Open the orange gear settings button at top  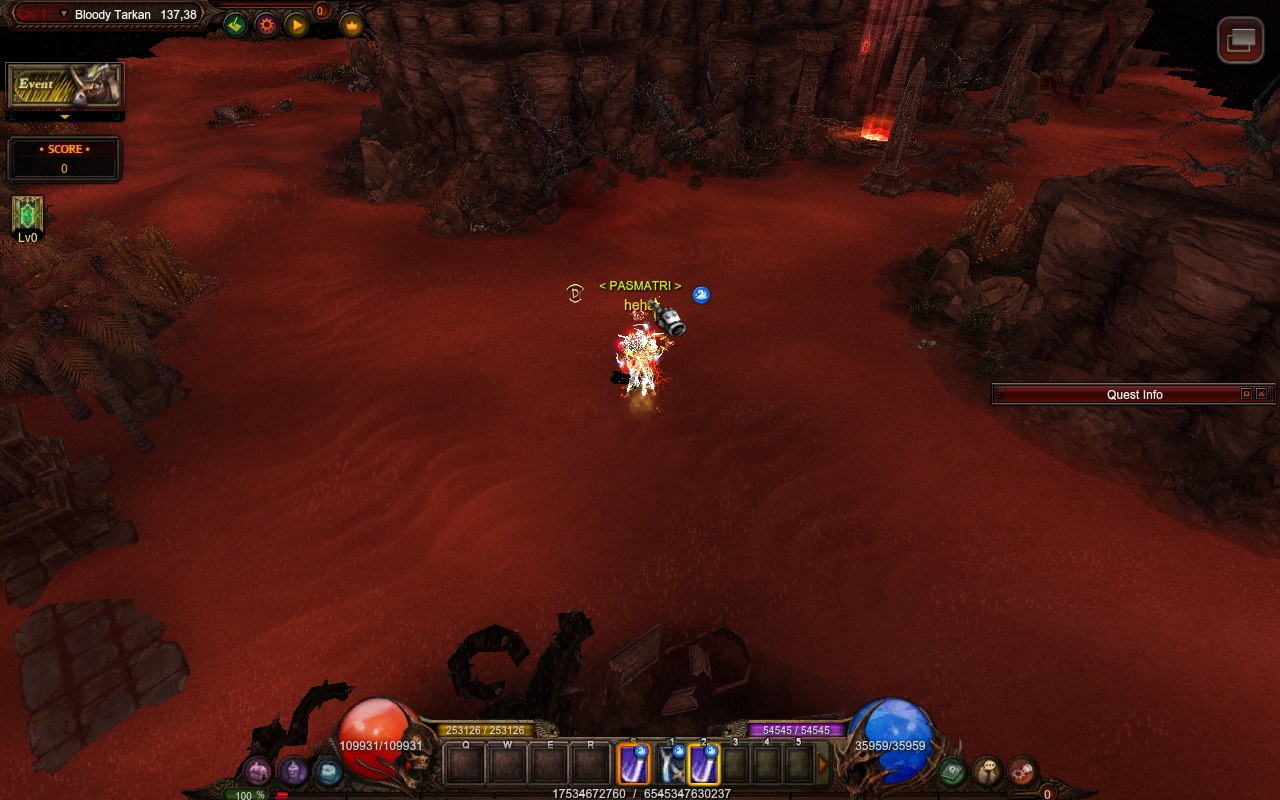266,25
